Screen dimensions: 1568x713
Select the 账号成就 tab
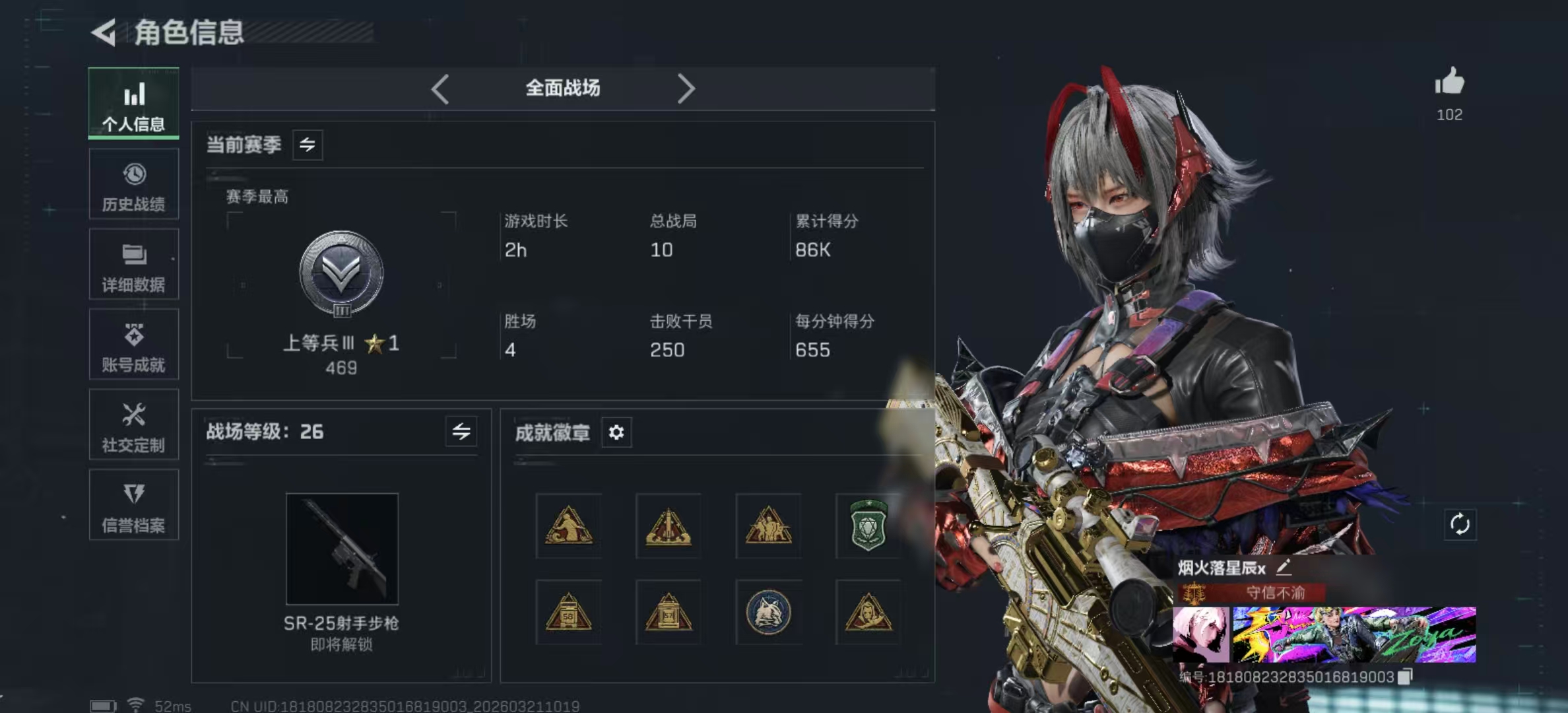134,345
